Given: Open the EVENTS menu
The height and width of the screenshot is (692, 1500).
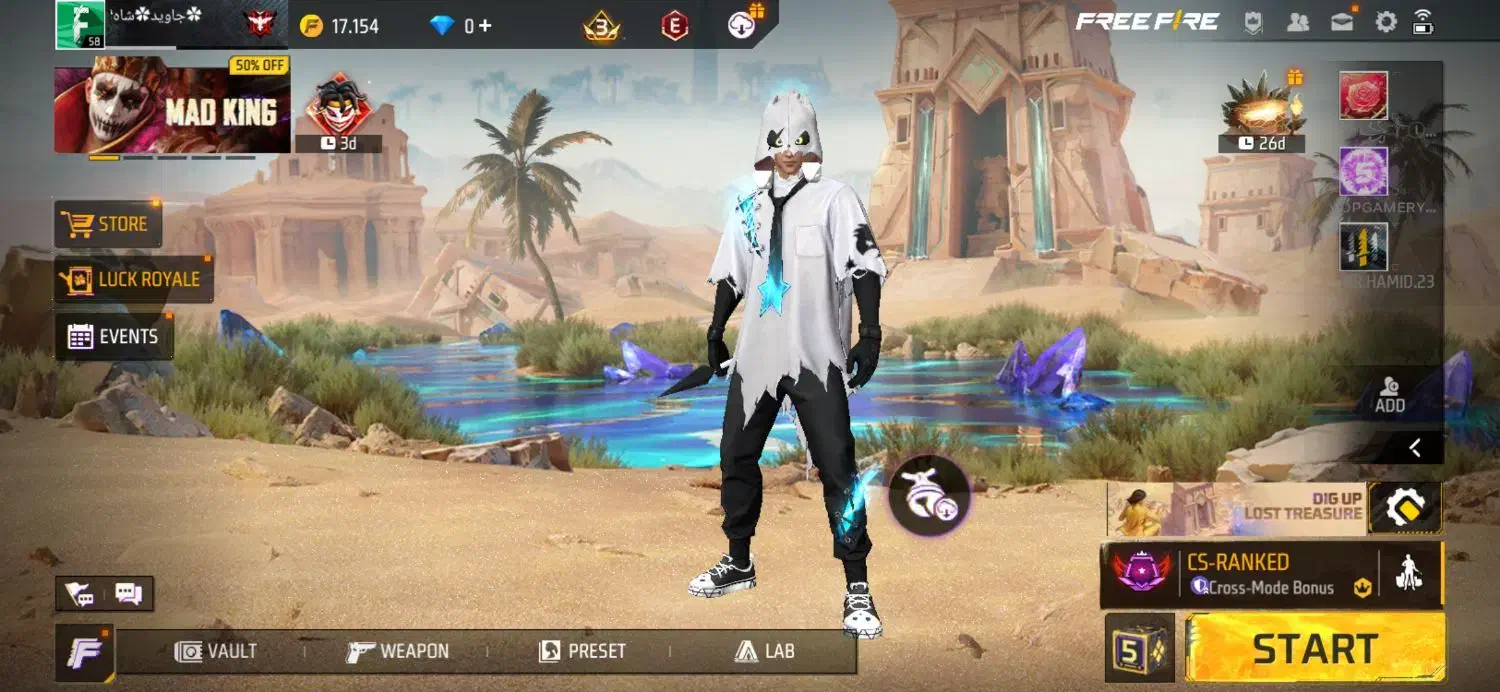Looking at the screenshot, I should pyautogui.click(x=114, y=337).
